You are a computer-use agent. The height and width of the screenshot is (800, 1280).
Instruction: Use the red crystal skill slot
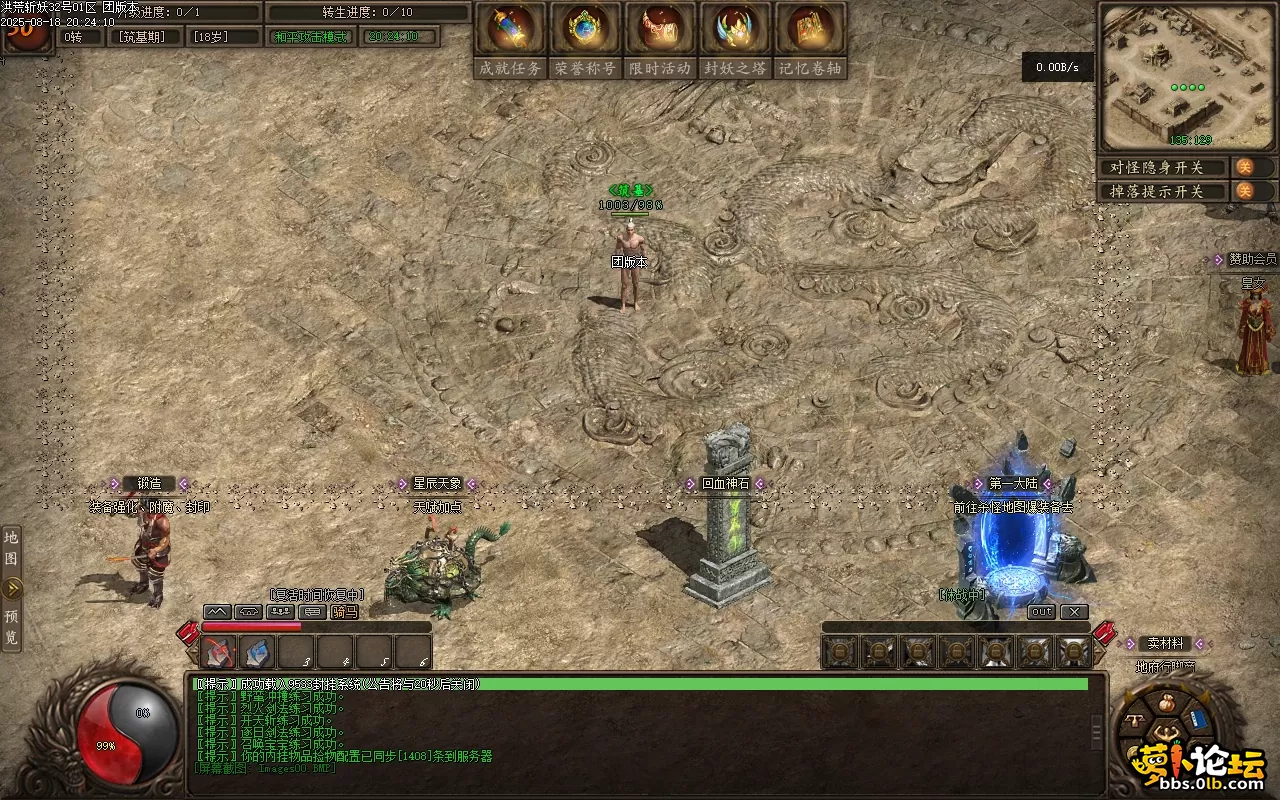click(x=219, y=652)
